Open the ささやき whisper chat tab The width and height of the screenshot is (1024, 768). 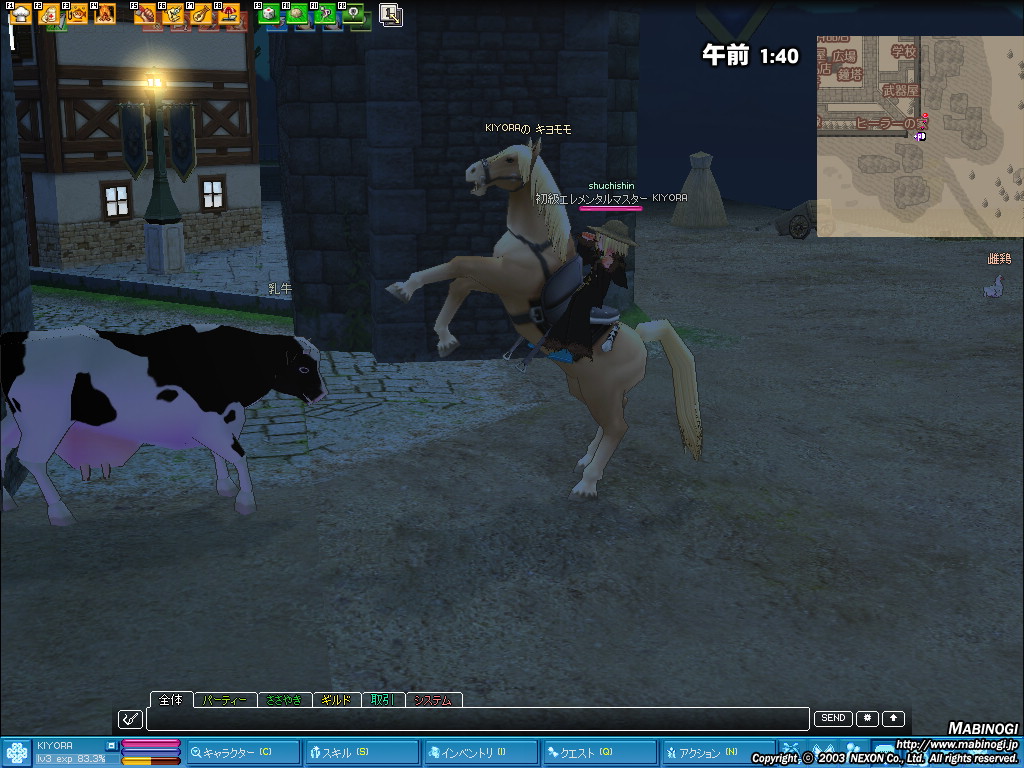click(x=285, y=700)
